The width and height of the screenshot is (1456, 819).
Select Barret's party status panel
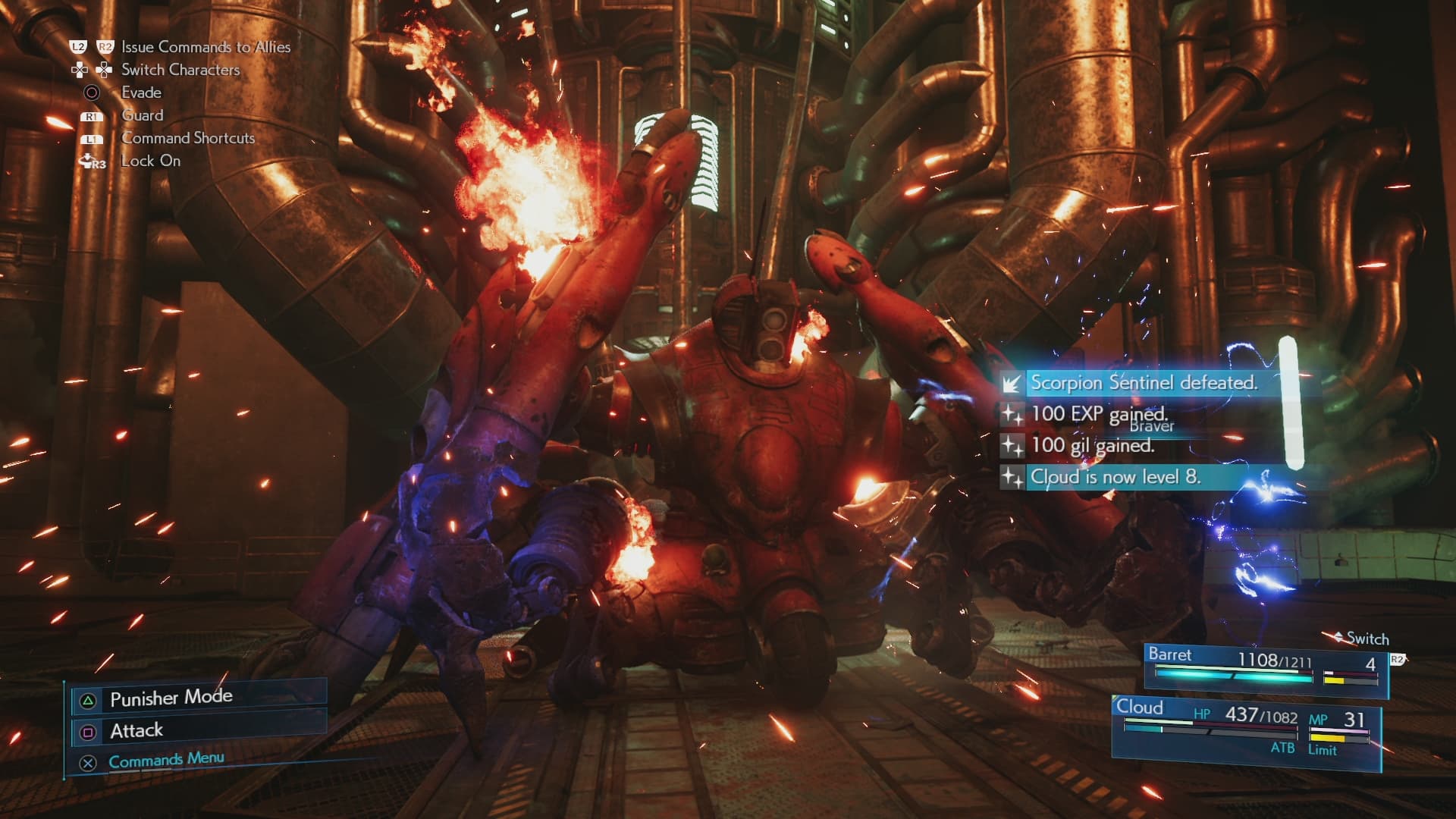click(1265, 667)
